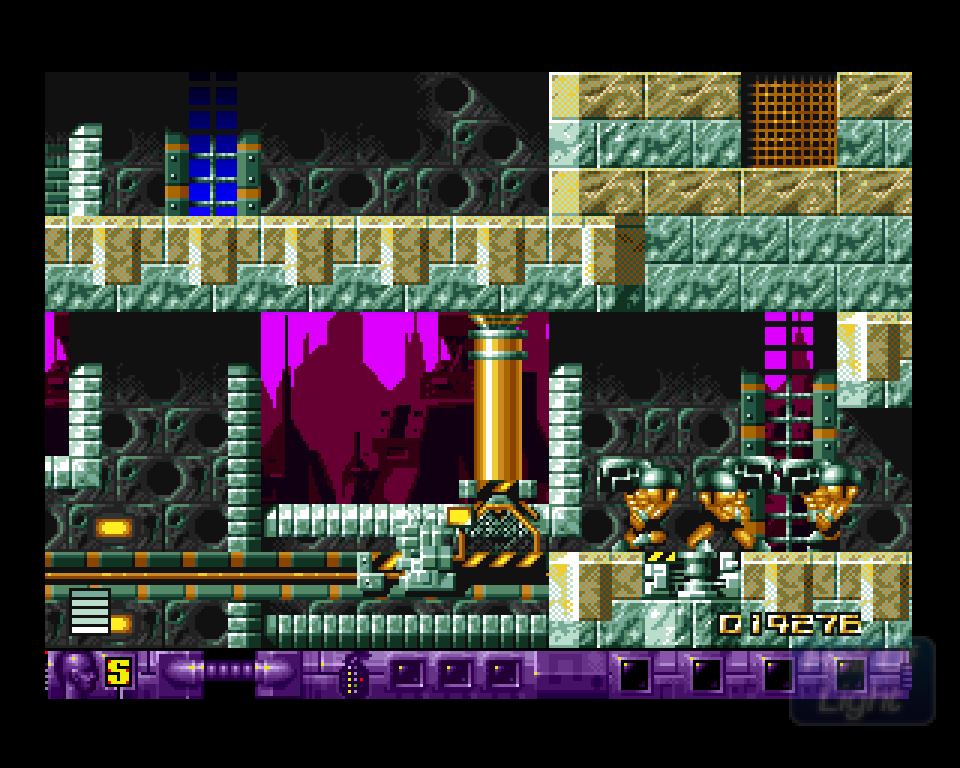Select the yellow S weapon icon
The width and height of the screenshot is (960, 768).
pyautogui.click(x=118, y=672)
